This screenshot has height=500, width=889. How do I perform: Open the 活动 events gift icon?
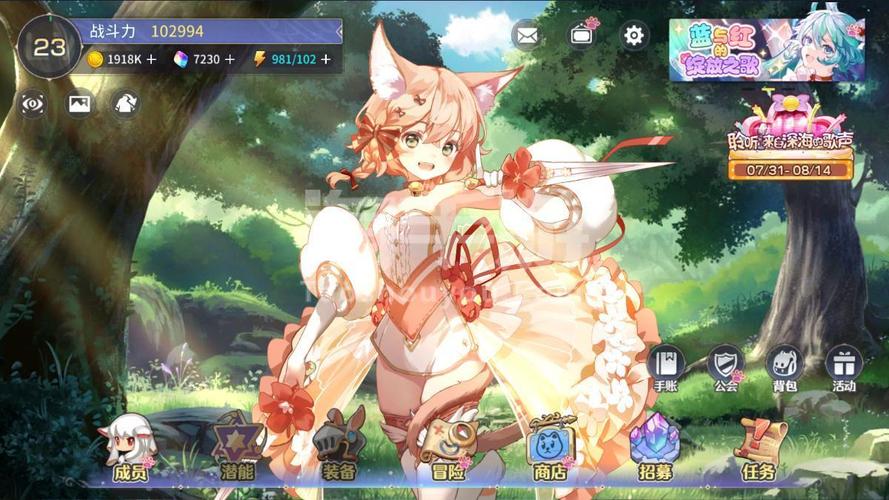pos(844,366)
